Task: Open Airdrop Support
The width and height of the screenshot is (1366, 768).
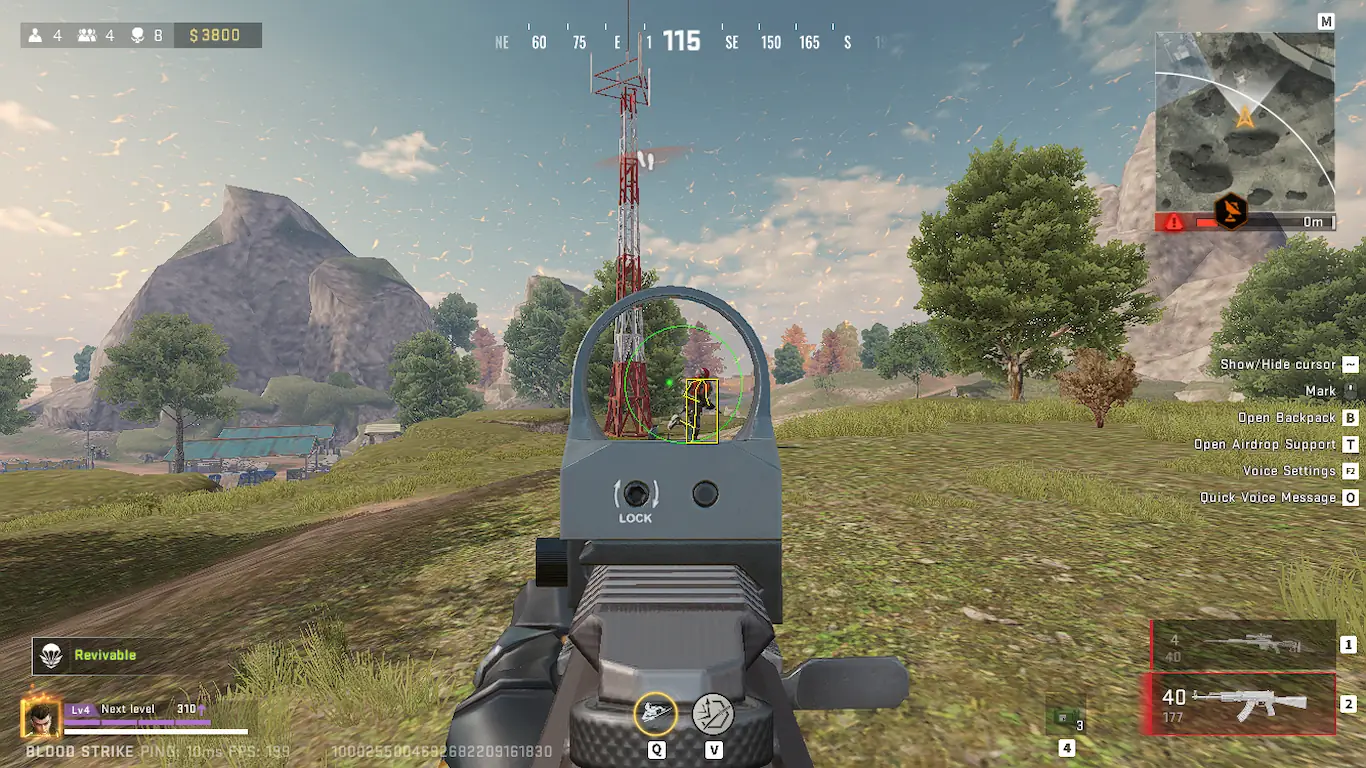Action: [1265, 444]
